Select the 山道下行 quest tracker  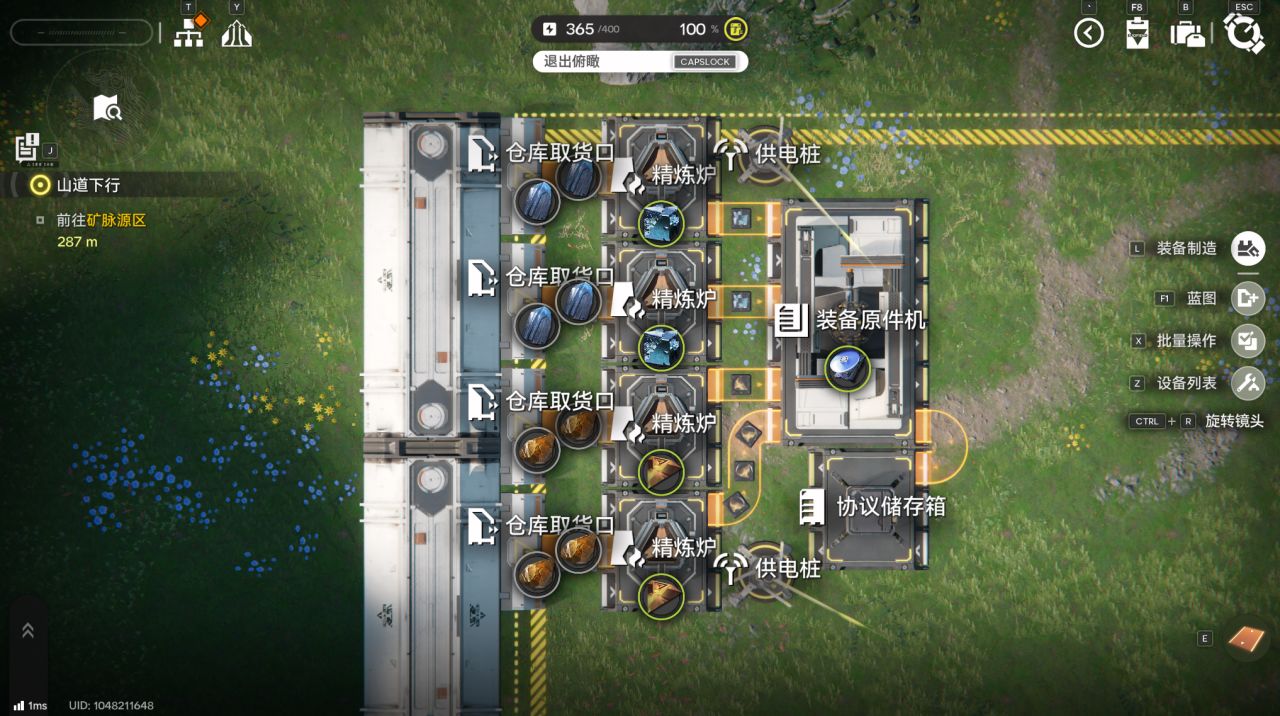click(x=88, y=185)
